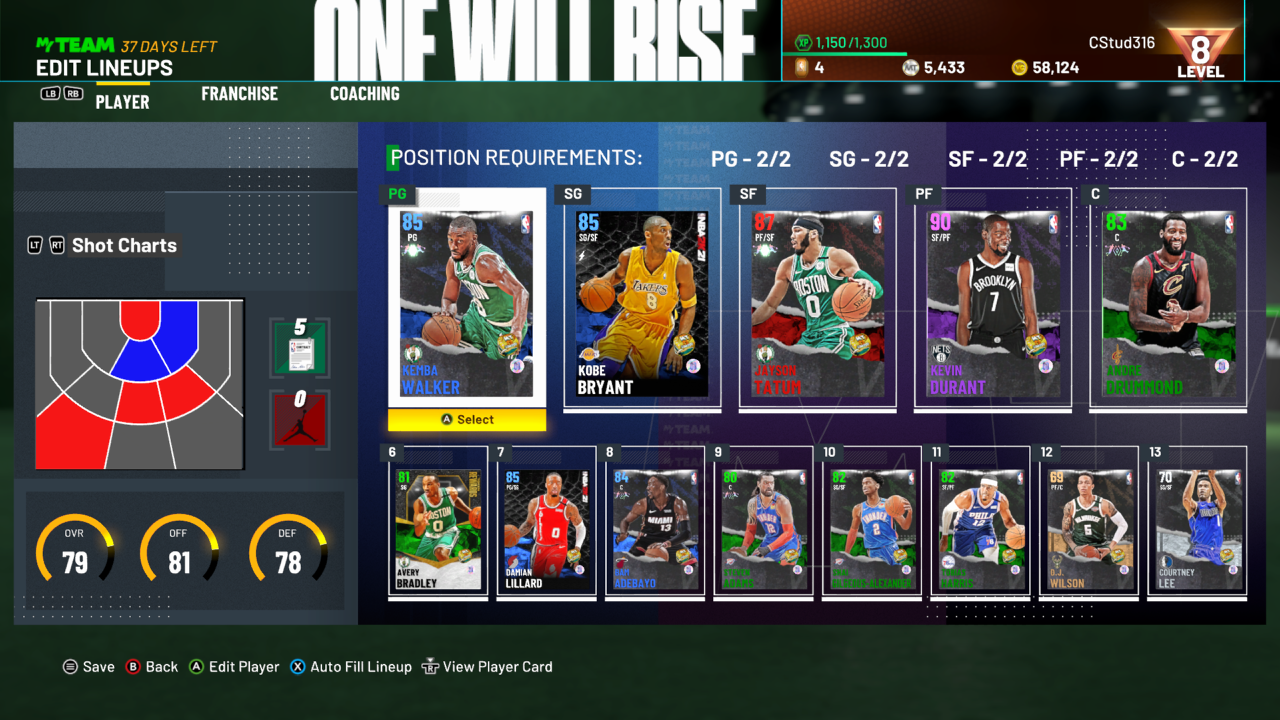The image size is (1280, 720).
Task: Click the XP hexagon icon
Action: point(803,44)
